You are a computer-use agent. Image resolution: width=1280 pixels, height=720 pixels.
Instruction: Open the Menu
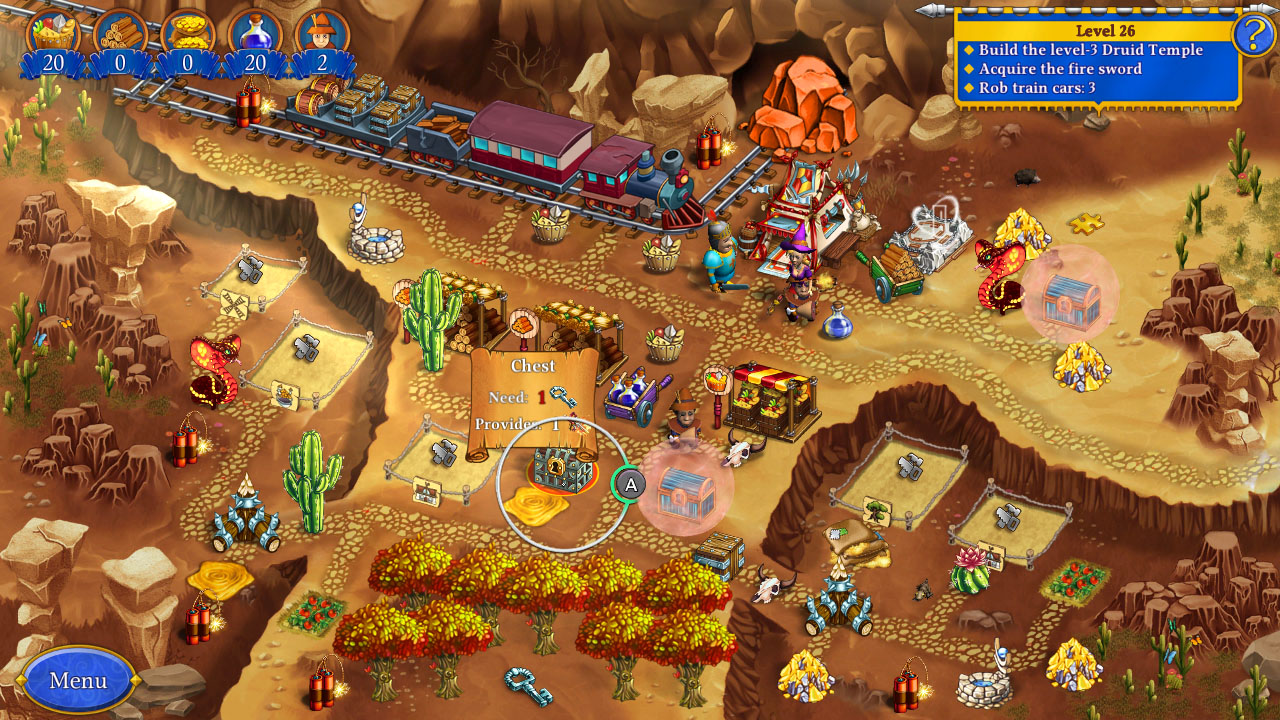[80, 679]
